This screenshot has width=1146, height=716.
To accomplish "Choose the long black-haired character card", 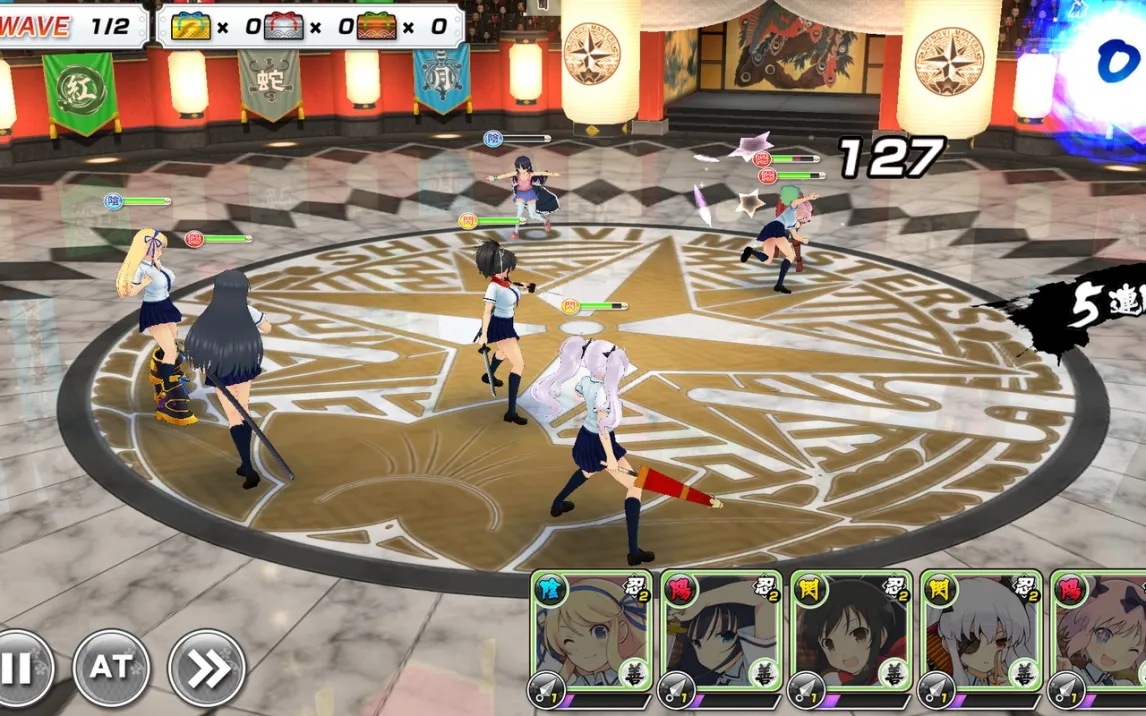I will tap(721, 635).
